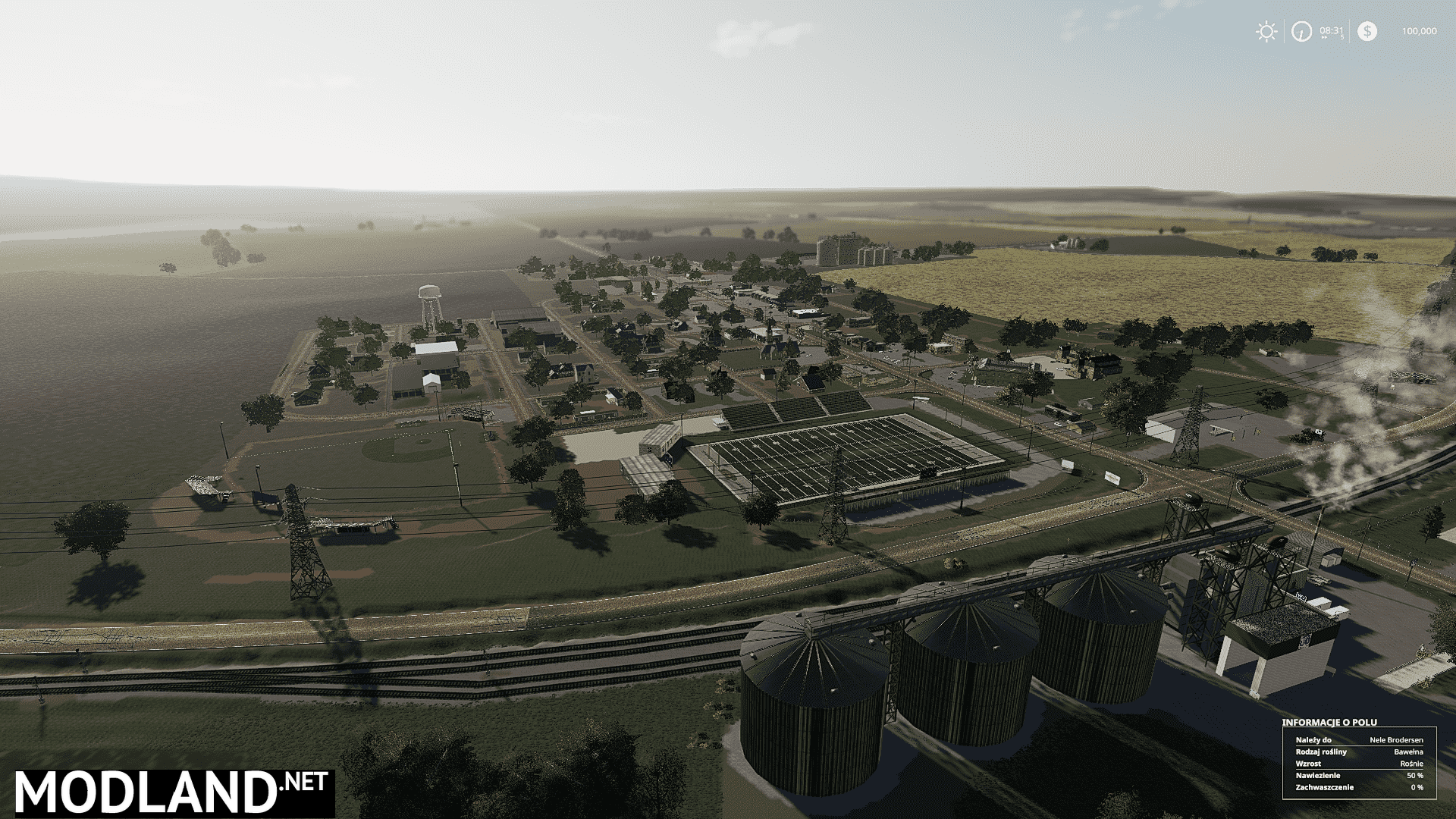Select the "Rodzaj rośliny" label
Image resolution: width=1456 pixels, height=819 pixels.
1321,752
